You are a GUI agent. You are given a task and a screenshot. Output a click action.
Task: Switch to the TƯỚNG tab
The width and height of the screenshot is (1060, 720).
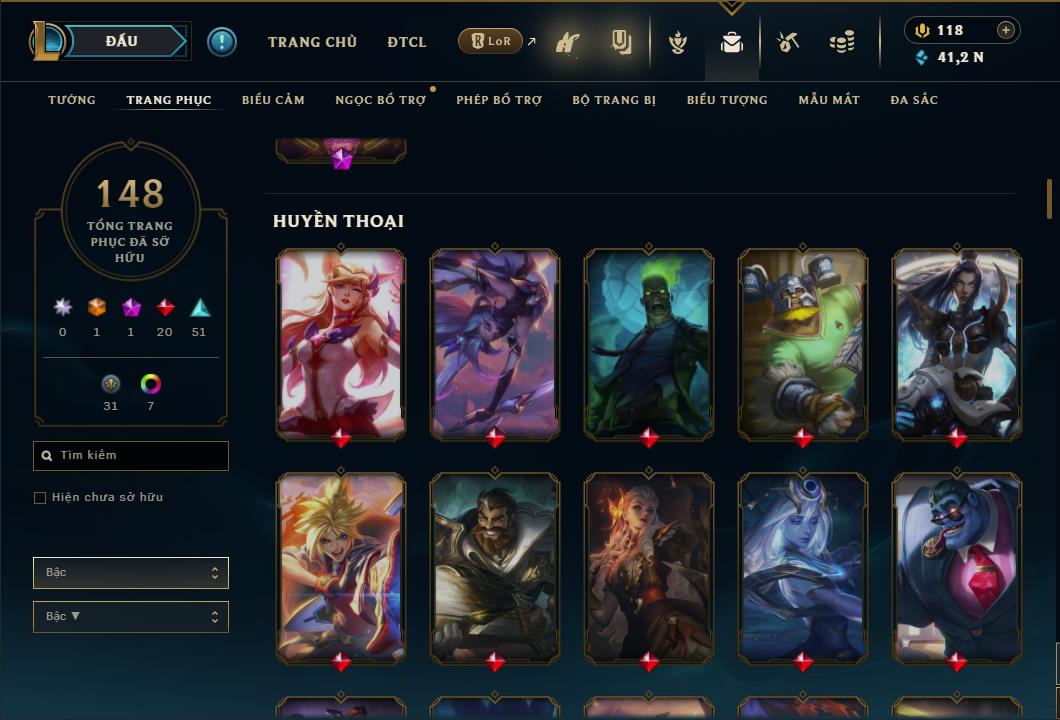[x=72, y=100]
